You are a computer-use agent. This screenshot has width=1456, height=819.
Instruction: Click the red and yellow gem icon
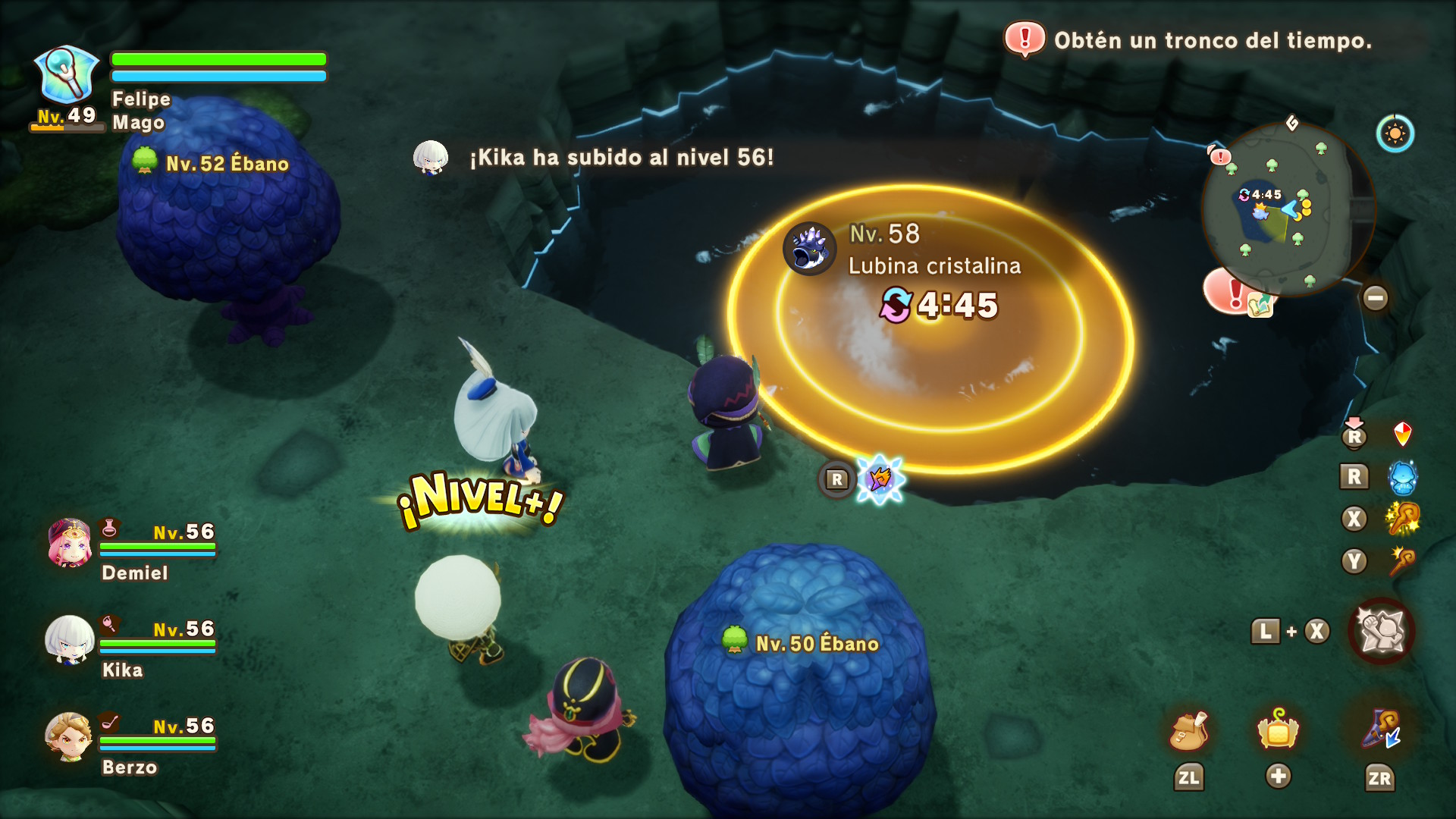(x=1402, y=435)
